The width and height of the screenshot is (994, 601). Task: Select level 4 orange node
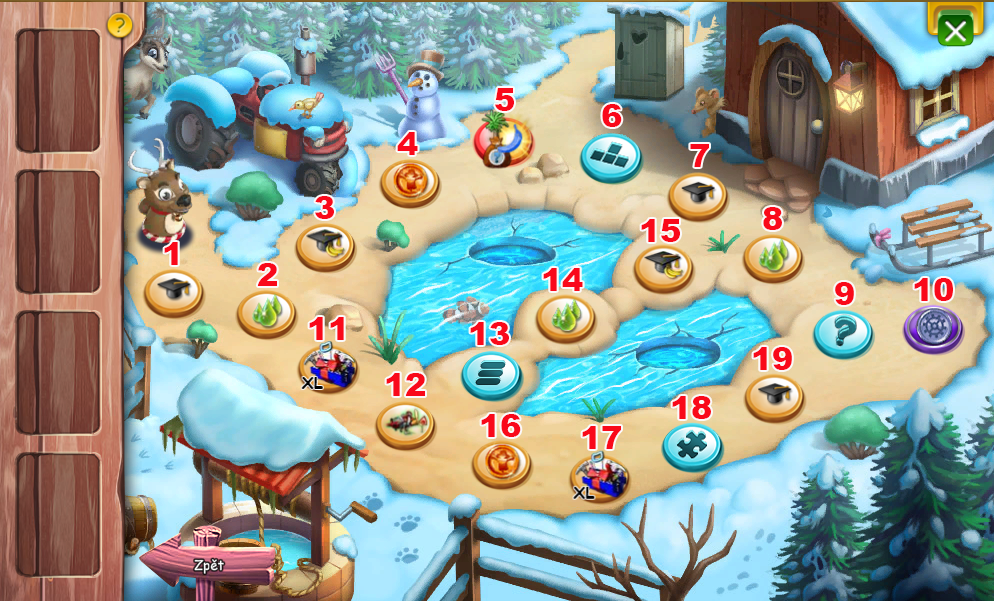[x=409, y=182]
